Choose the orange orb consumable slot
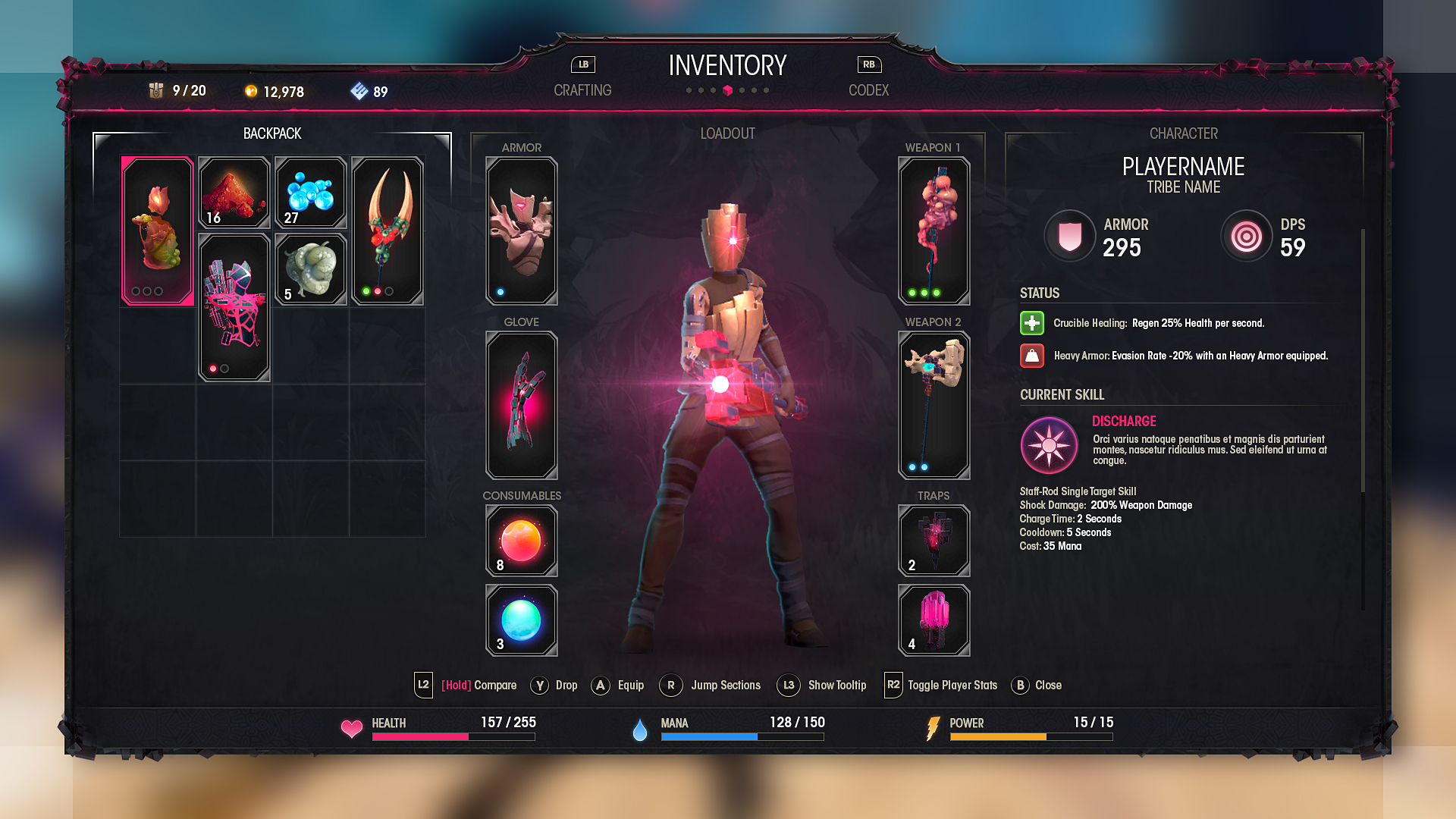1456x819 pixels. (x=522, y=541)
